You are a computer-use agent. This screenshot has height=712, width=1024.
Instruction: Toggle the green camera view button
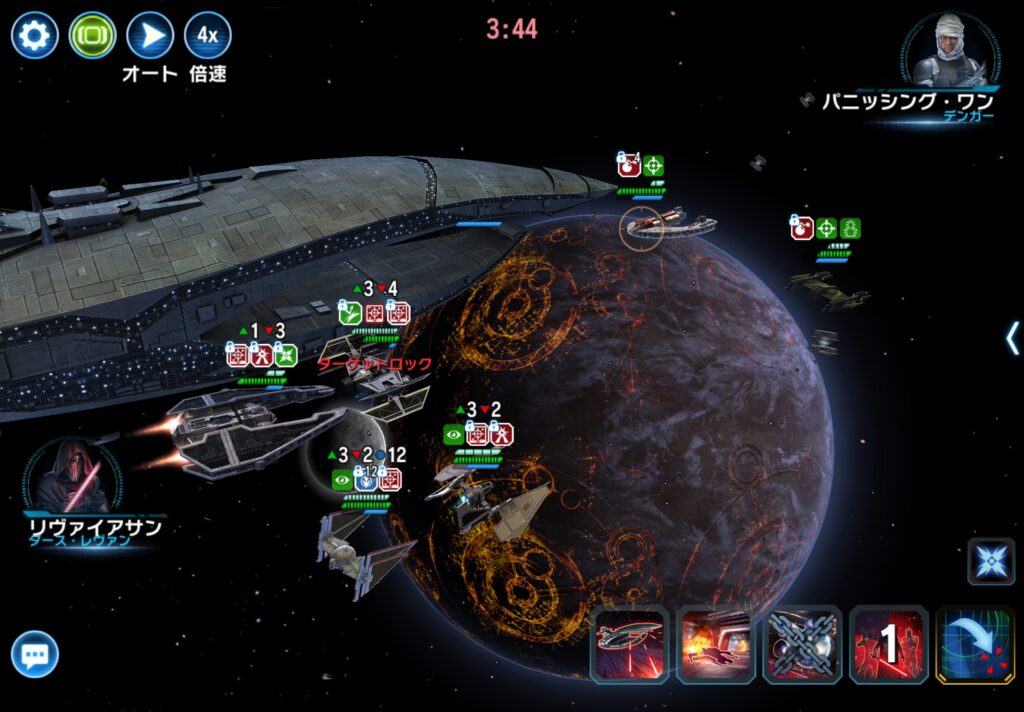92,36
